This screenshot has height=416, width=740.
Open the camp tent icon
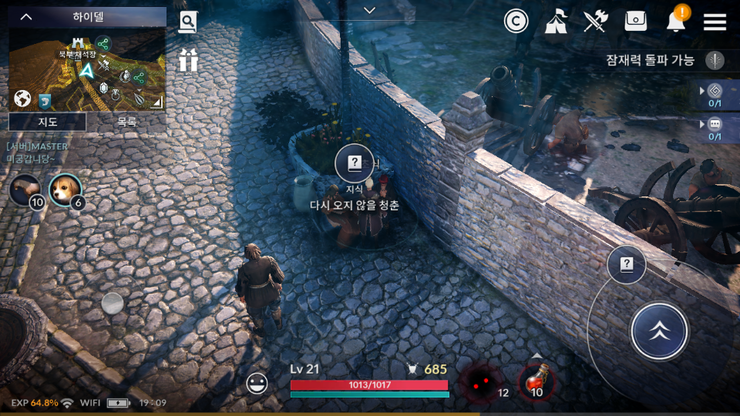[557, 21]
